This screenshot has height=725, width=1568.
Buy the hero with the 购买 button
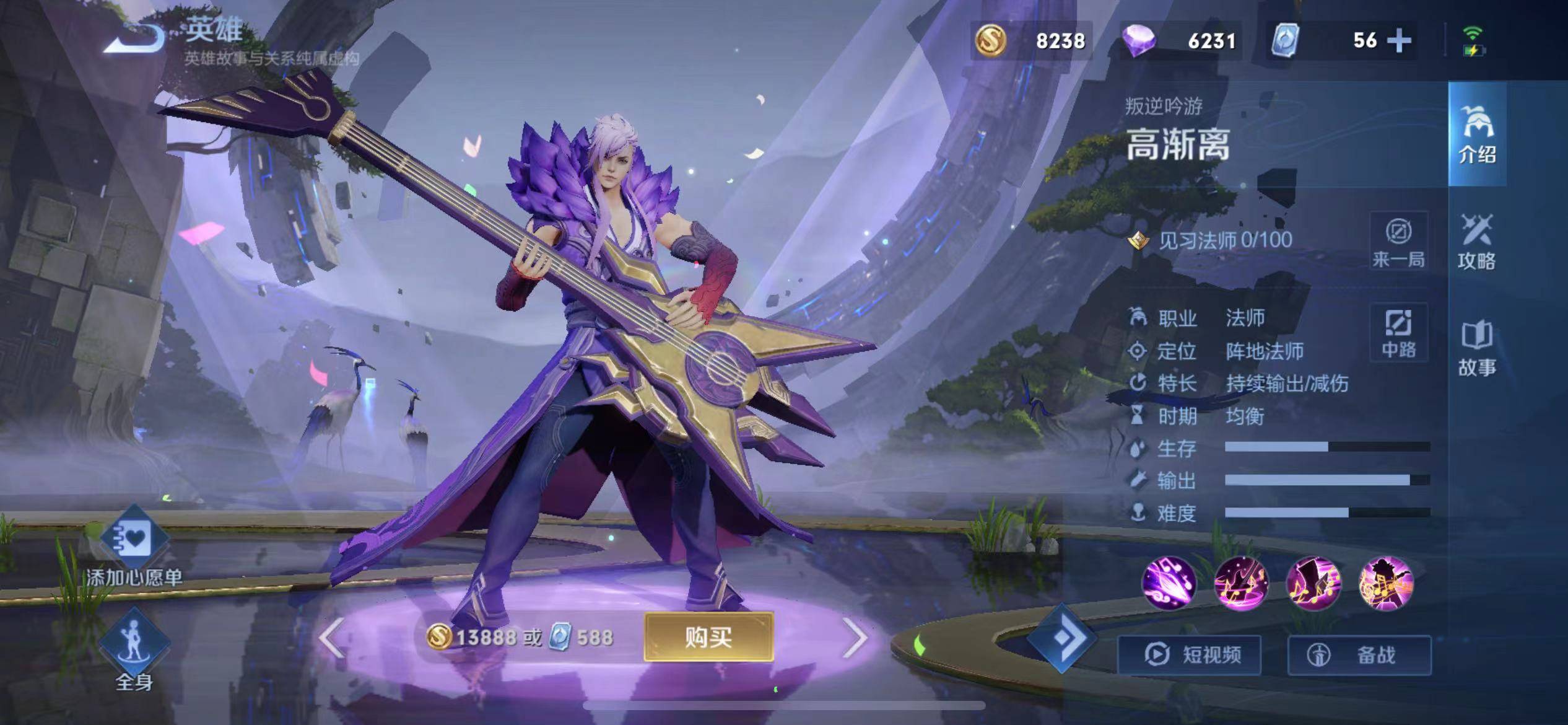coord(708,637)
